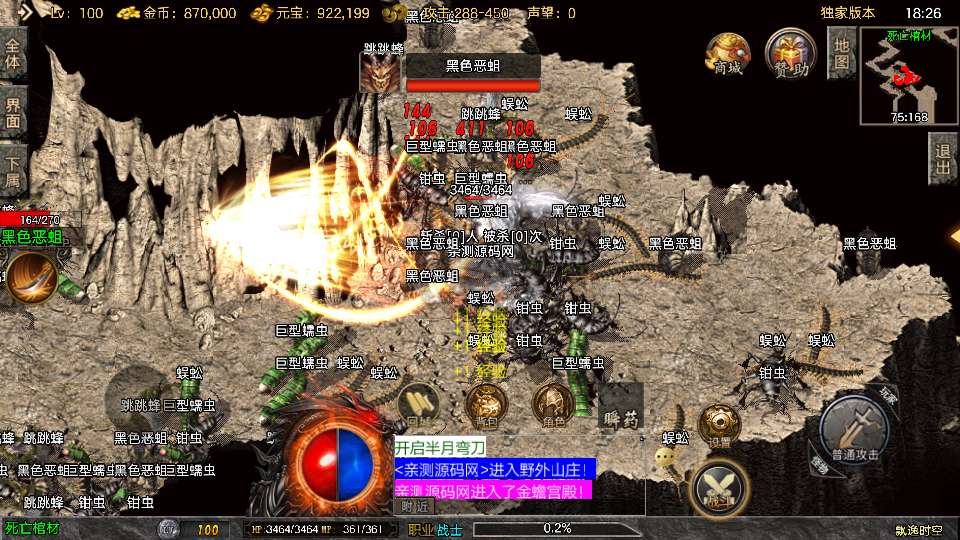960x540 pixels.
Task: Open the 背包 bag
Action: pos(486,404)
